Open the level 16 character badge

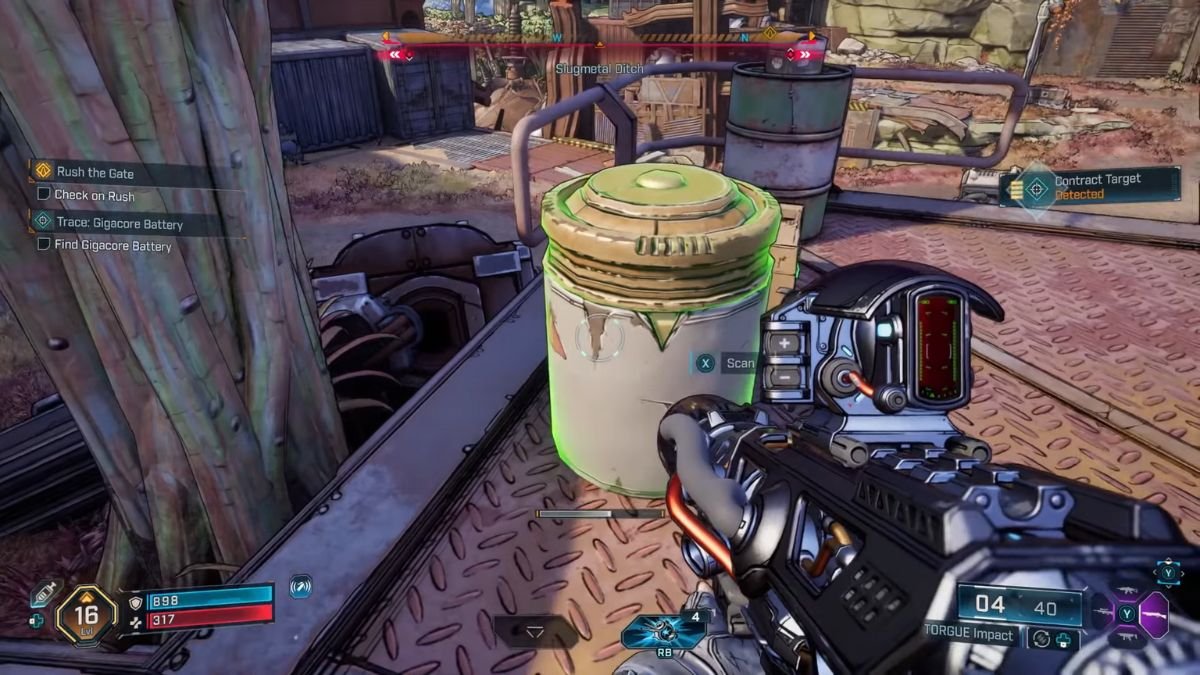pyautogui.click(x=87, y=614)
